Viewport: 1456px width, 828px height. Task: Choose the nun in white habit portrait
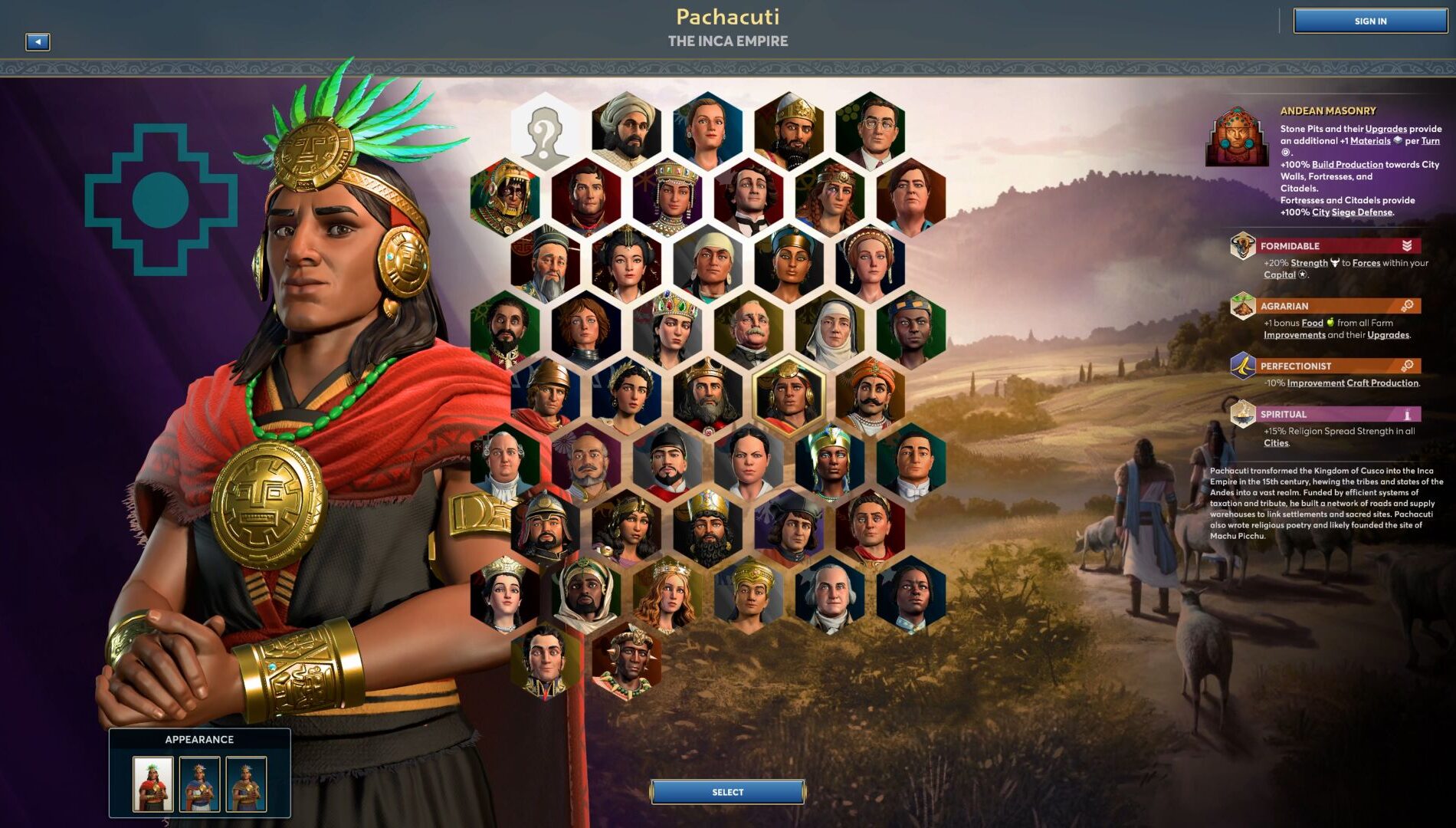tap(830, 330)
